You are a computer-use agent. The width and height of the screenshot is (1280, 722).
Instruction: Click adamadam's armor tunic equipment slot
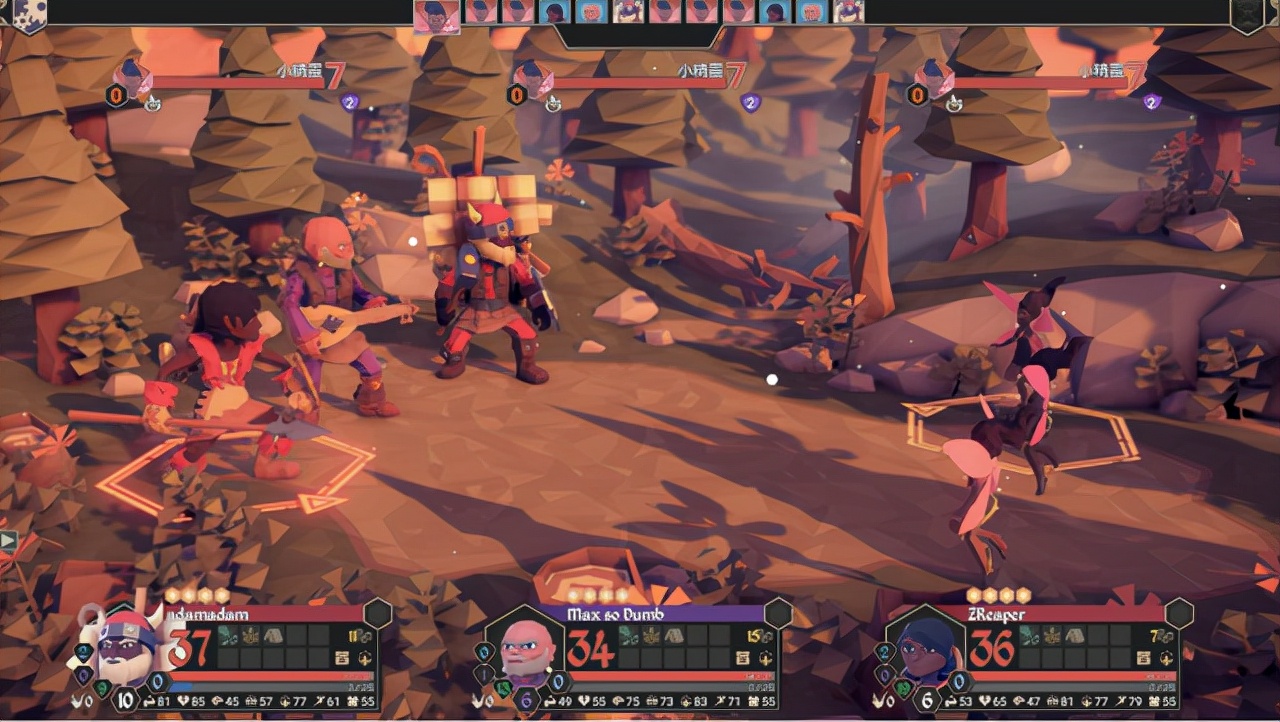click(273, 635)
